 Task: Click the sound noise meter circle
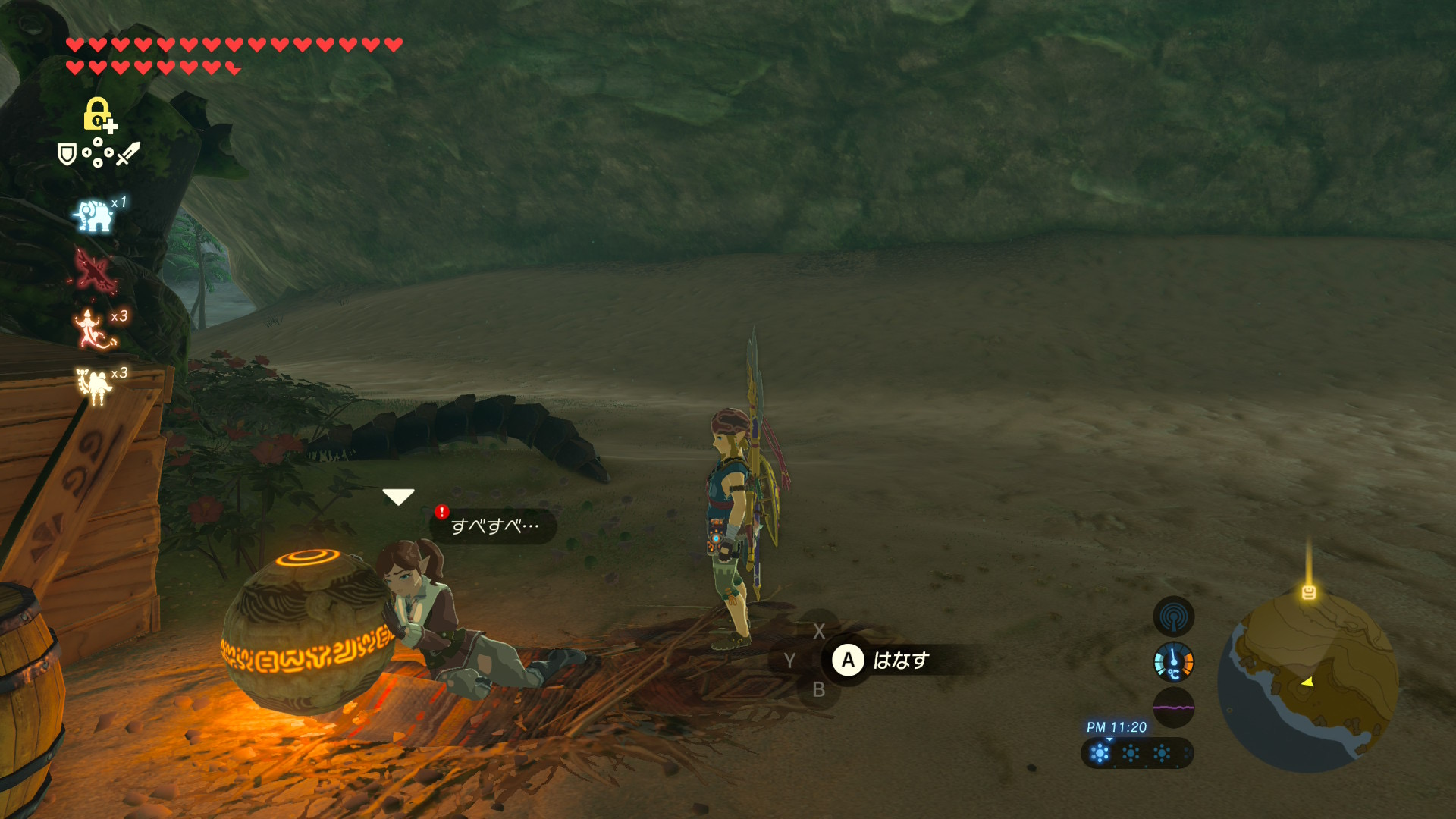[1173, 708]
